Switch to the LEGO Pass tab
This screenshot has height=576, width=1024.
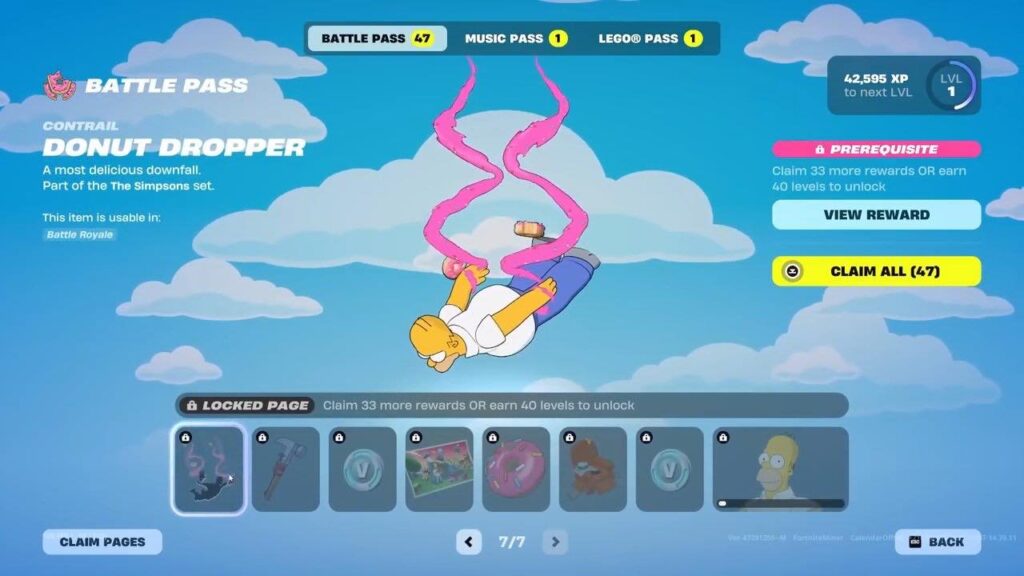(650, 39)
